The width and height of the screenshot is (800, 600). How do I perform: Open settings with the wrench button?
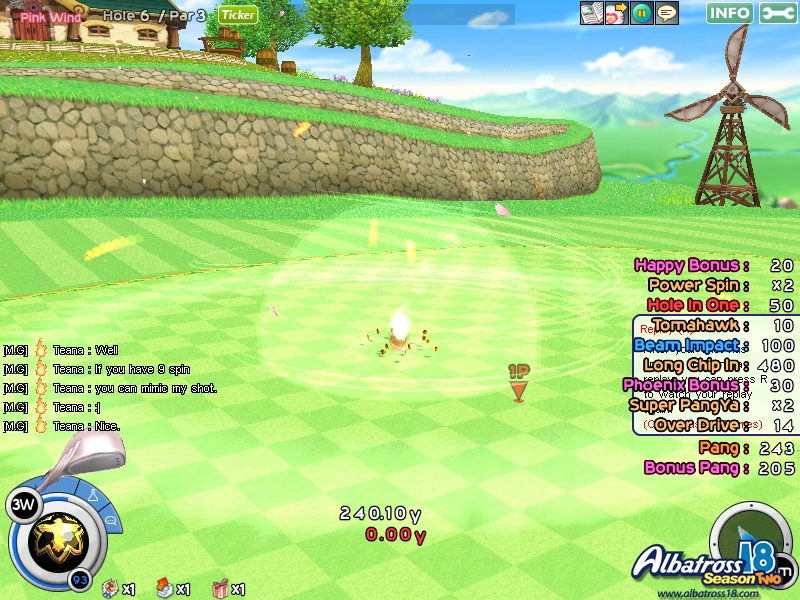[779, 13]
